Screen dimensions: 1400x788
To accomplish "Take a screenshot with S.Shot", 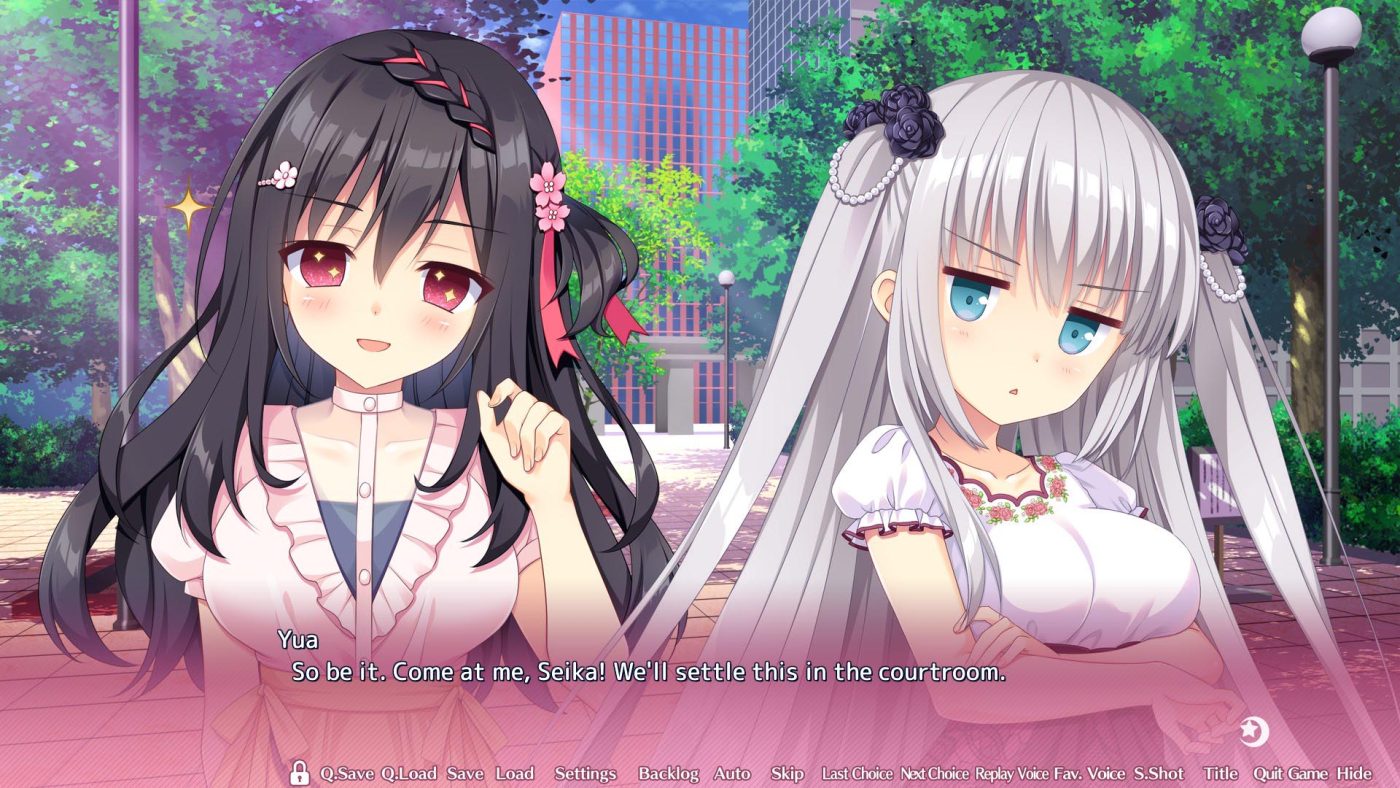I will [1158, 773].
